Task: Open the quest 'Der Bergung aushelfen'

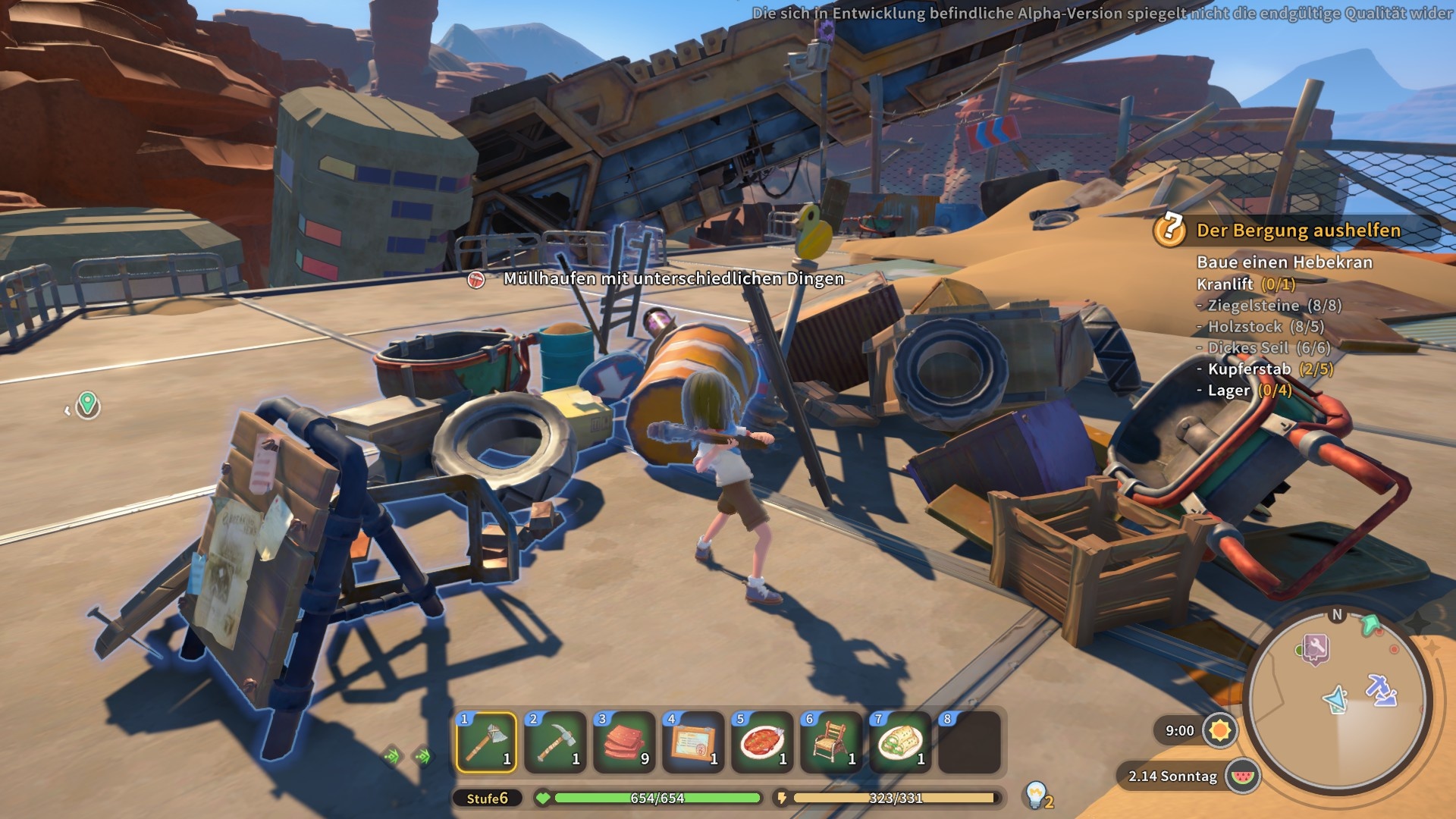Action: tap(1298, 231)
